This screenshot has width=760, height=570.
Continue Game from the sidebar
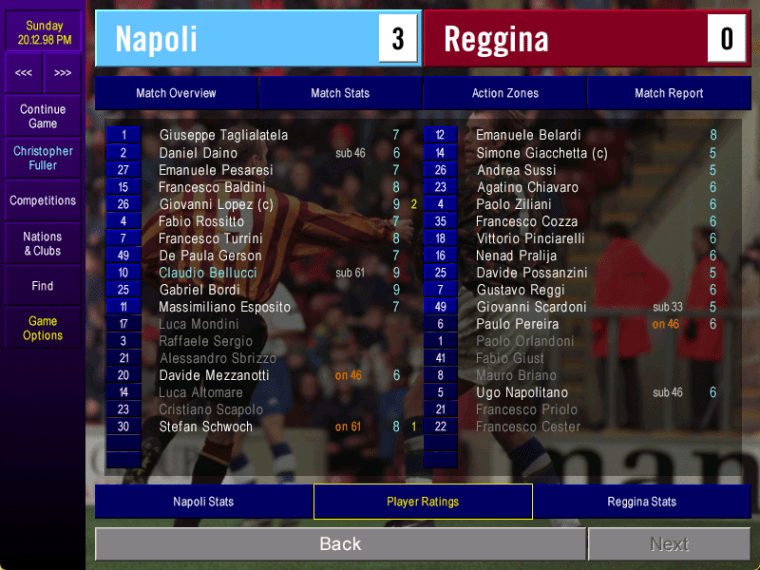coord(43,116)
